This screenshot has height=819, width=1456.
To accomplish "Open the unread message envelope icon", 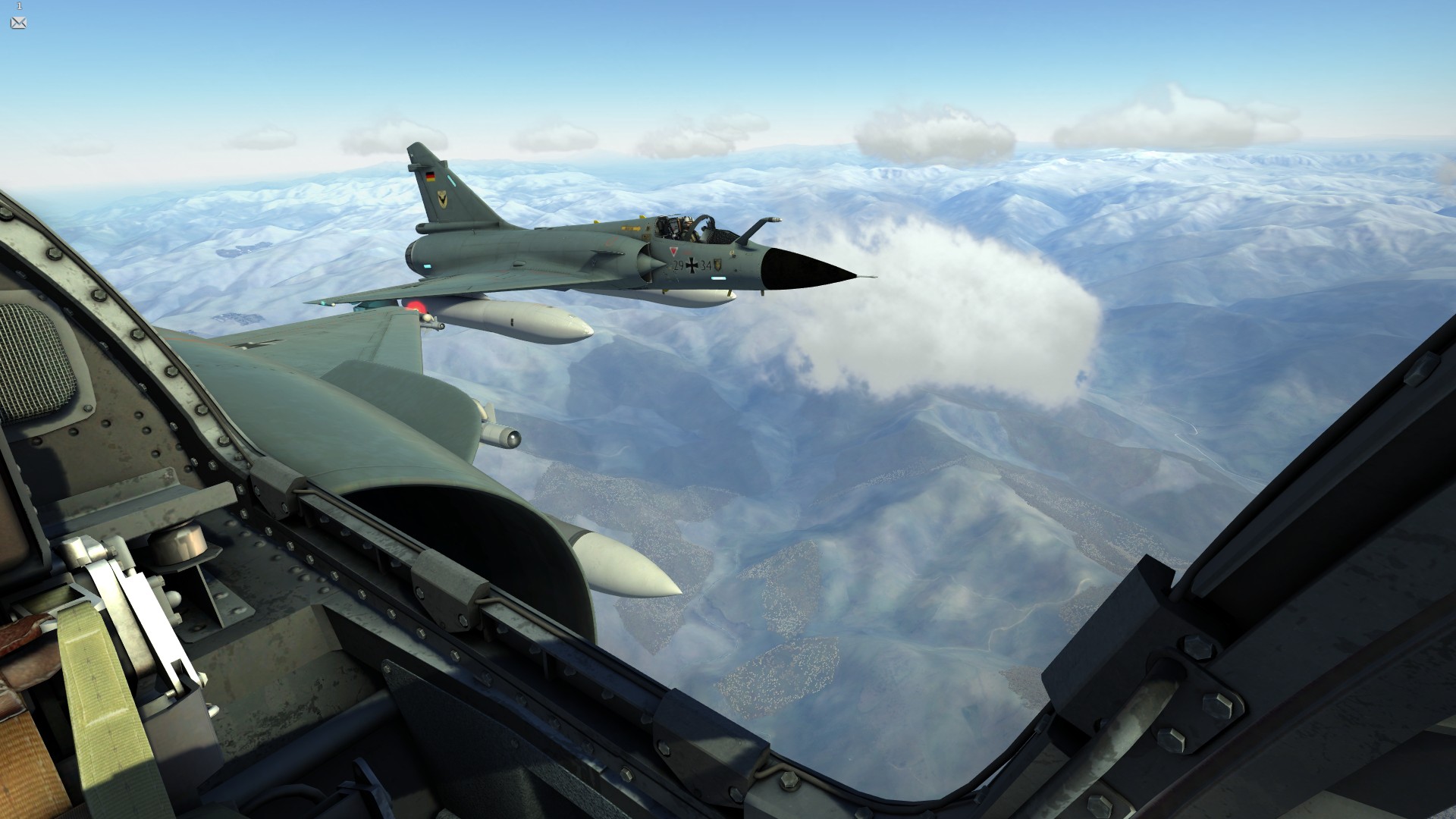I will (x=19, y=22).
